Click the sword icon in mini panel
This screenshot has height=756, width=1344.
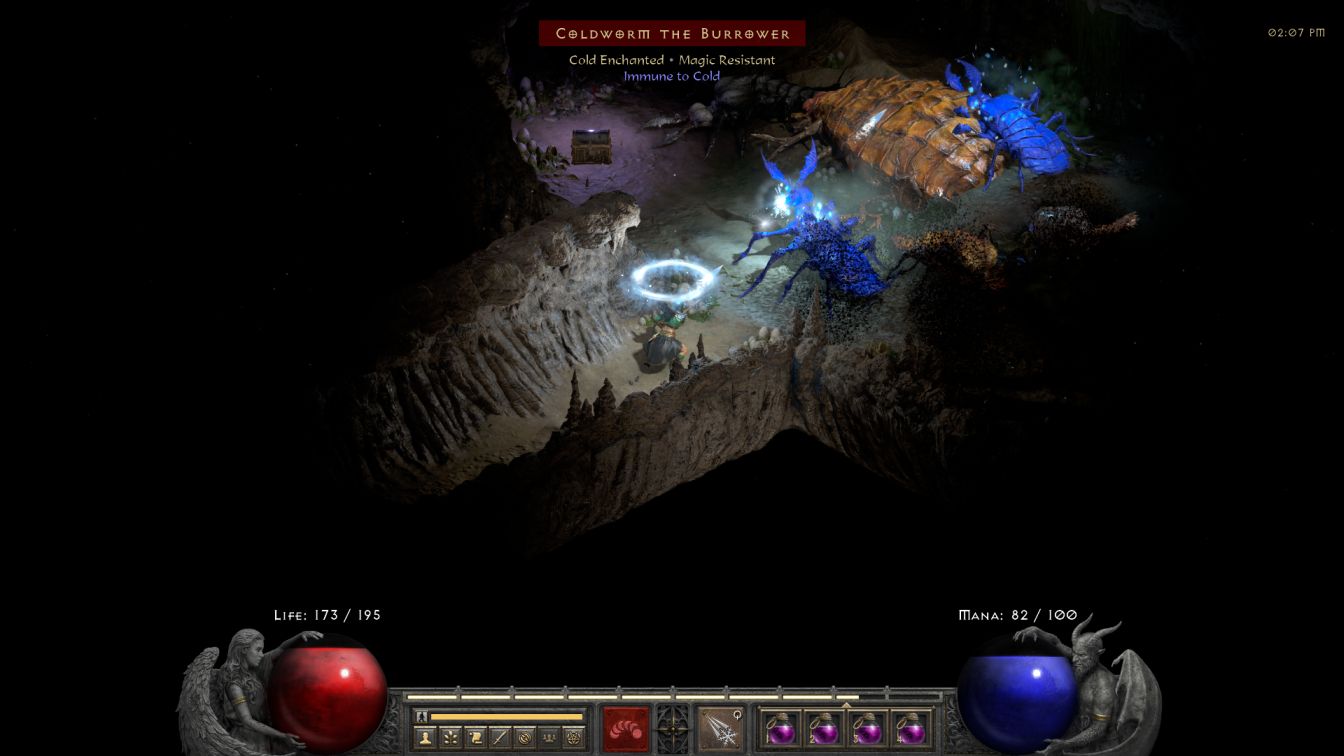(x=499, y=738)
